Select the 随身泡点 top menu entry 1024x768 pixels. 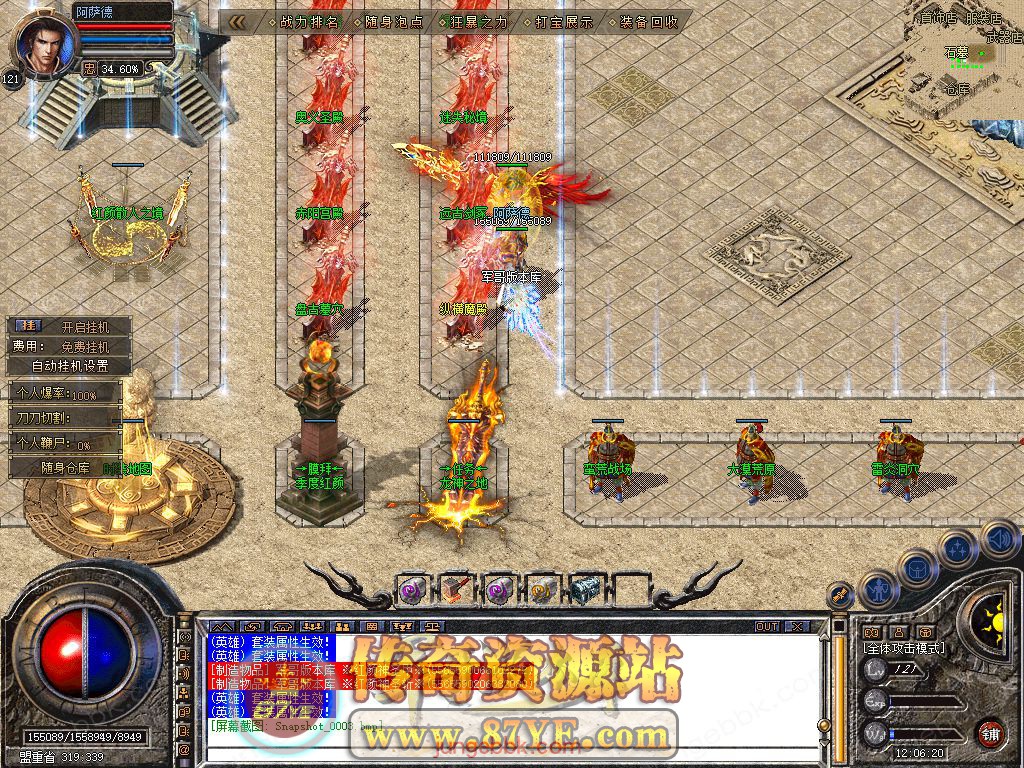pos(395,21)
